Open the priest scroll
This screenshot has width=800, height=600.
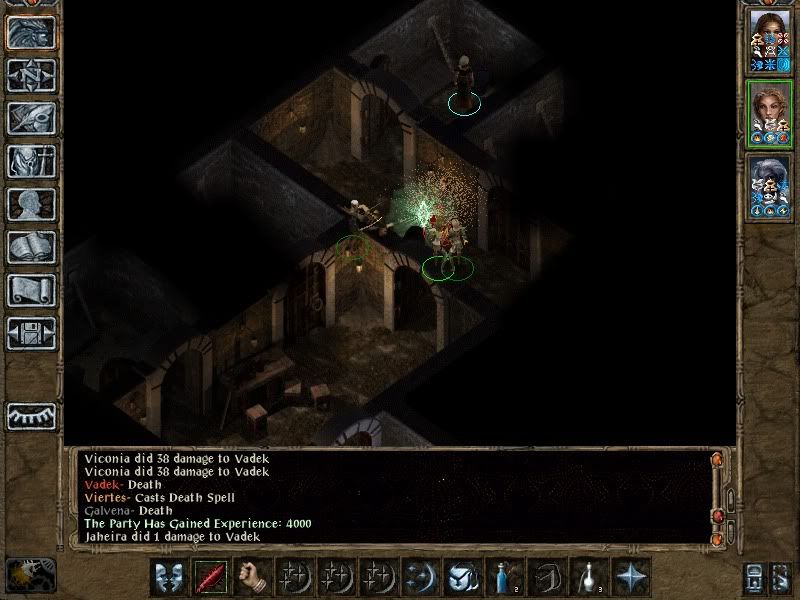31,290
